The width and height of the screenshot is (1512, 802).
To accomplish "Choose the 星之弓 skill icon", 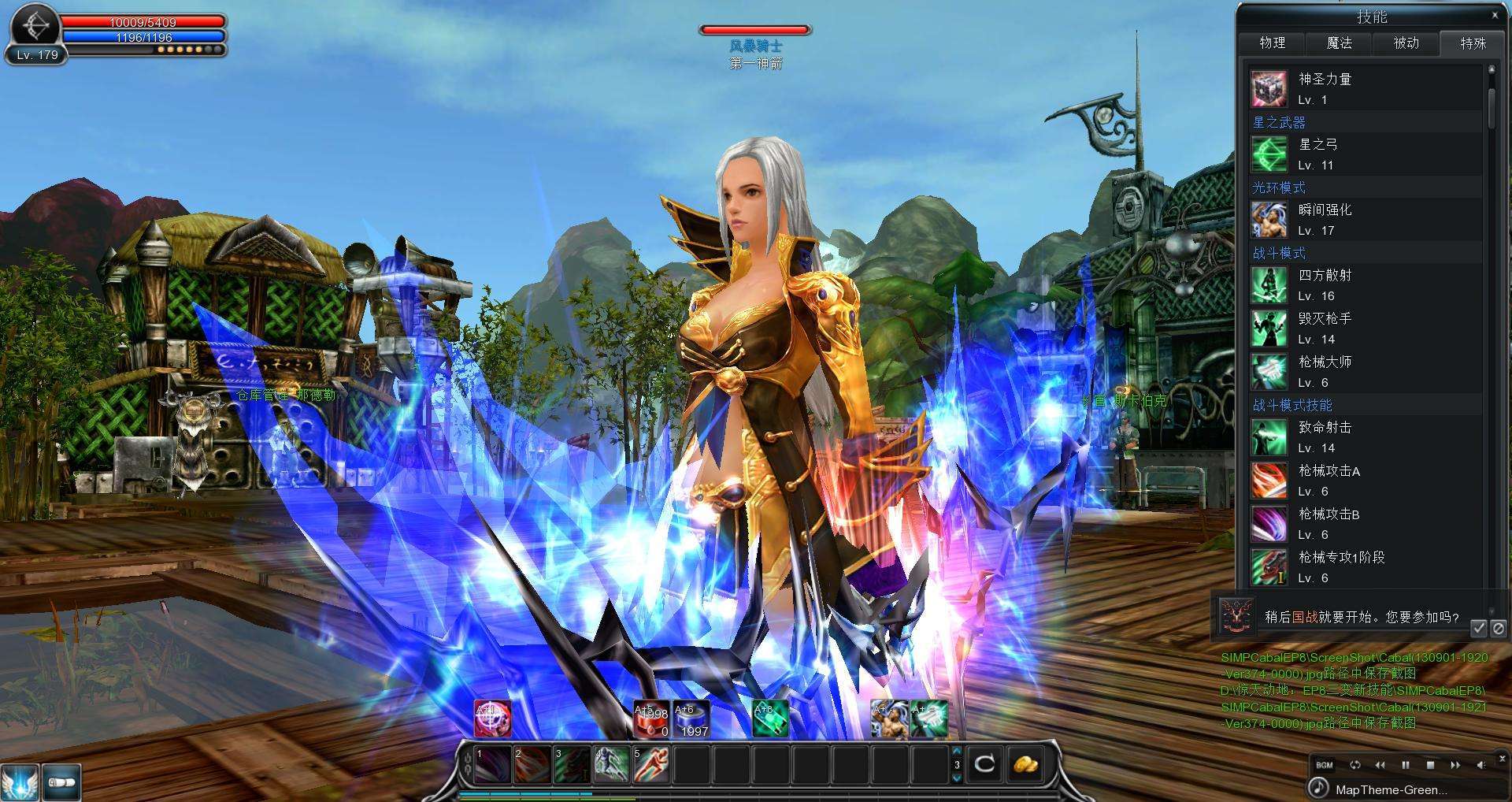I will coord(1269,154).
